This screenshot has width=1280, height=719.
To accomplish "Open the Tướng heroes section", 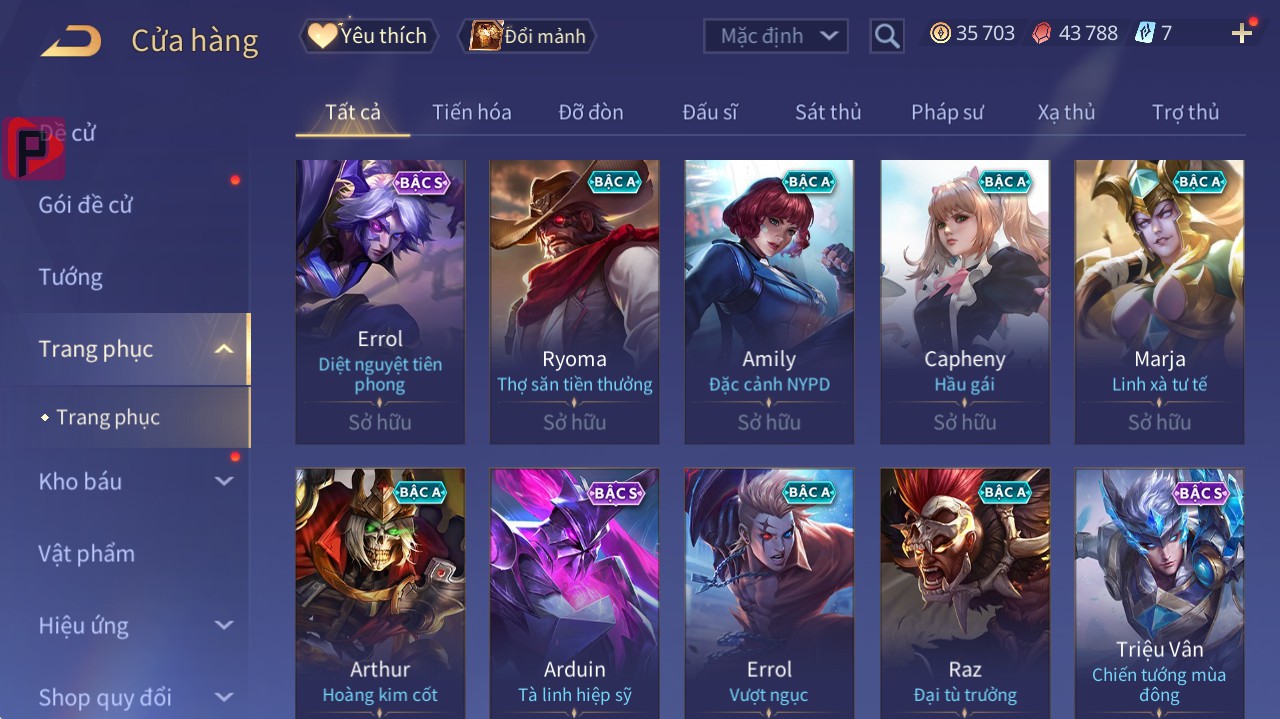I will (71, 277).
